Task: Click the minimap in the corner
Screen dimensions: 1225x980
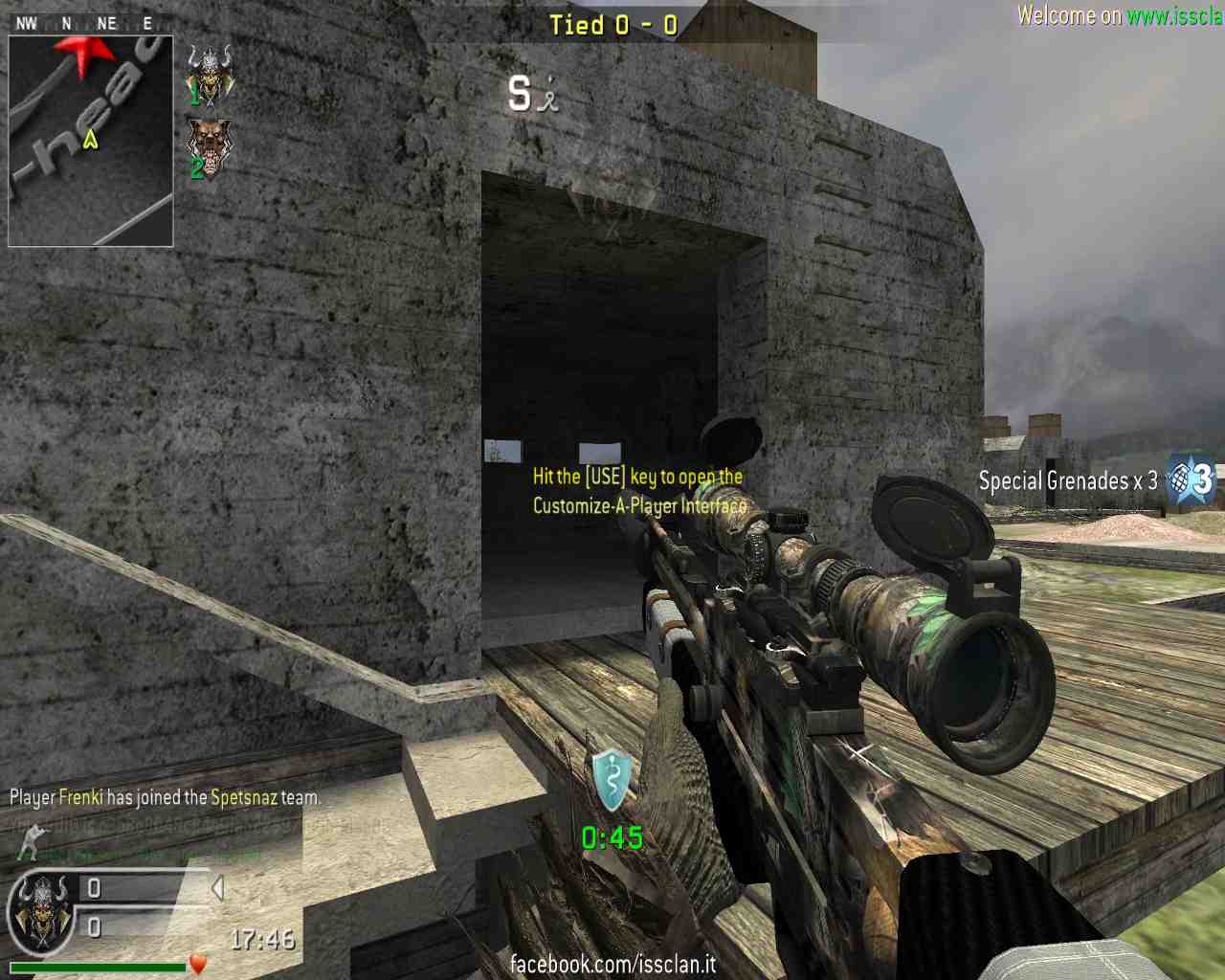Action: click(x=91, y=142)
